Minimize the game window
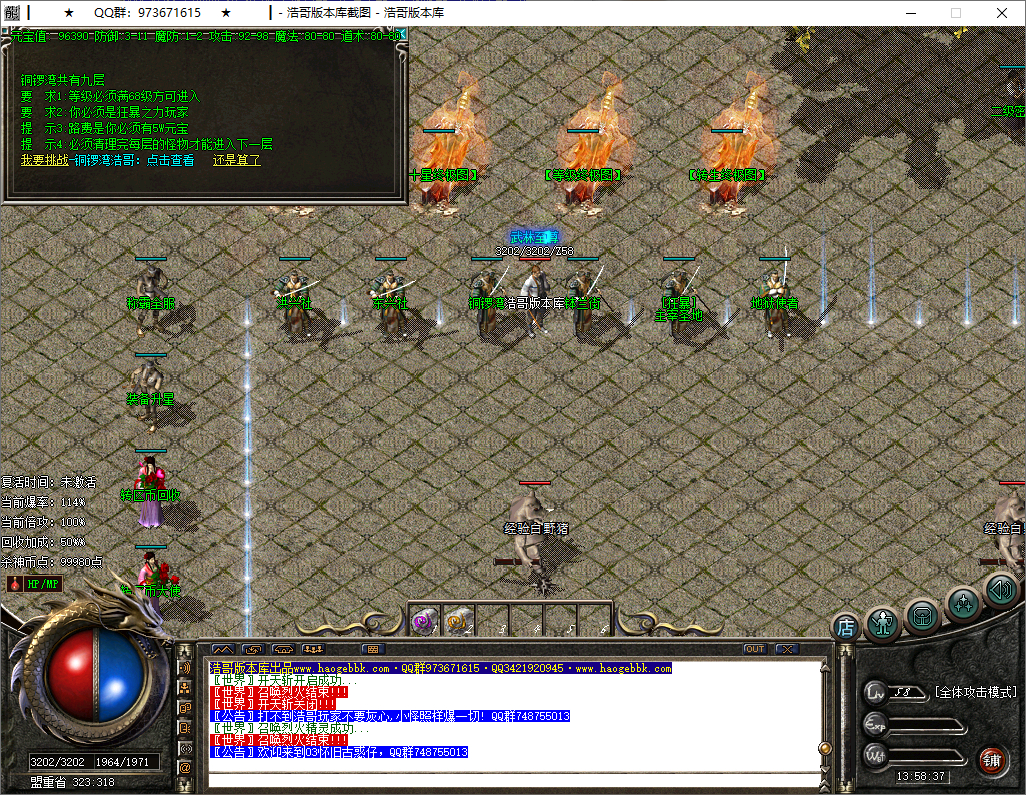This screenshot has width=1026, height=795. point(909,13)
